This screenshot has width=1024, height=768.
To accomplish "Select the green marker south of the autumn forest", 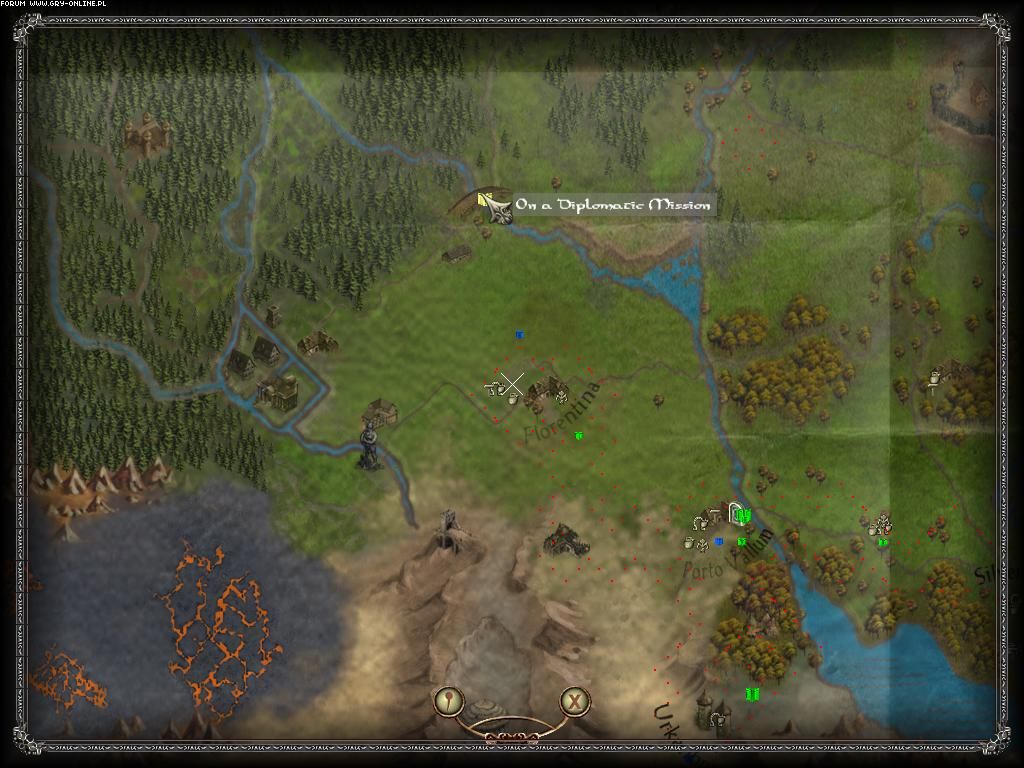I will (x=752, y=693).
